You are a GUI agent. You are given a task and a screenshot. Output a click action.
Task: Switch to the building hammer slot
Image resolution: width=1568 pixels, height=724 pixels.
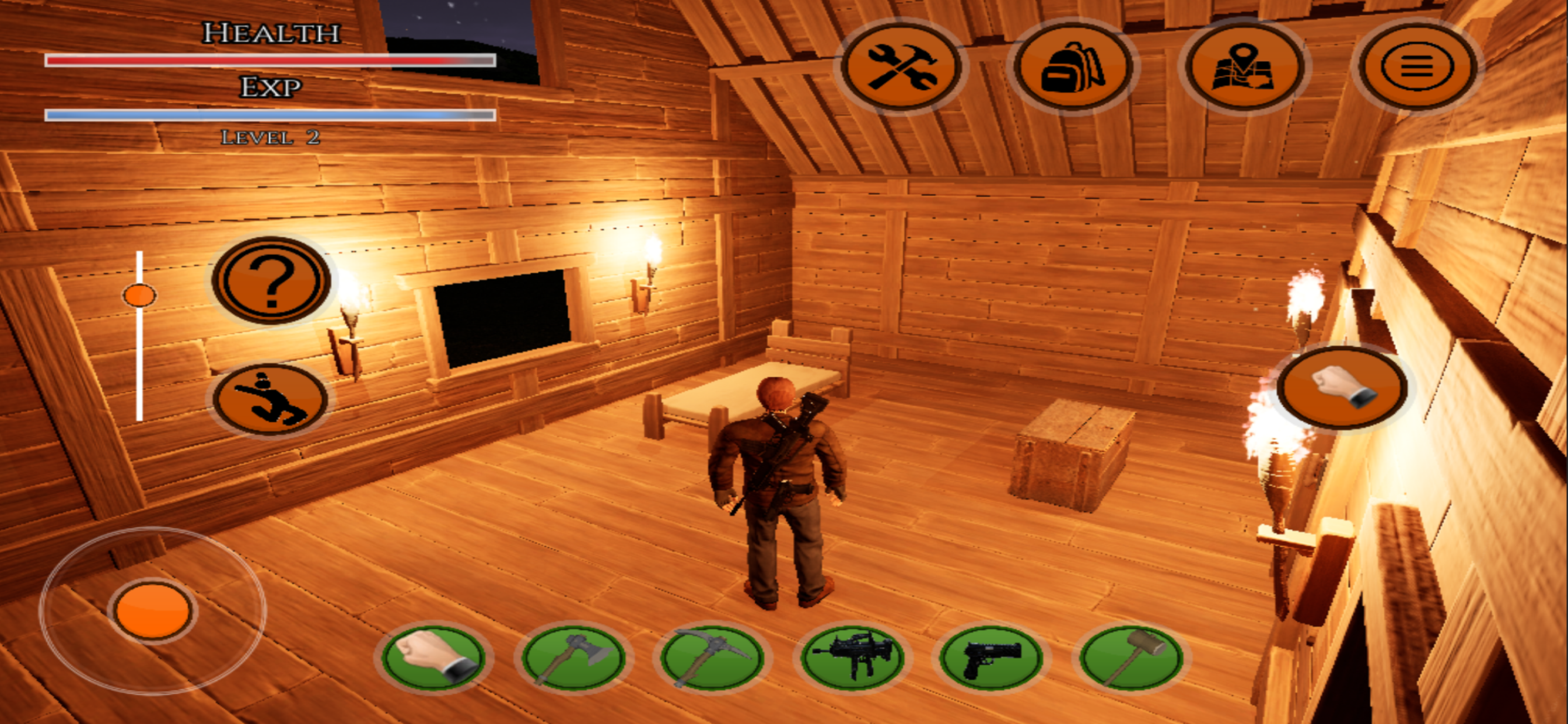1130,658
